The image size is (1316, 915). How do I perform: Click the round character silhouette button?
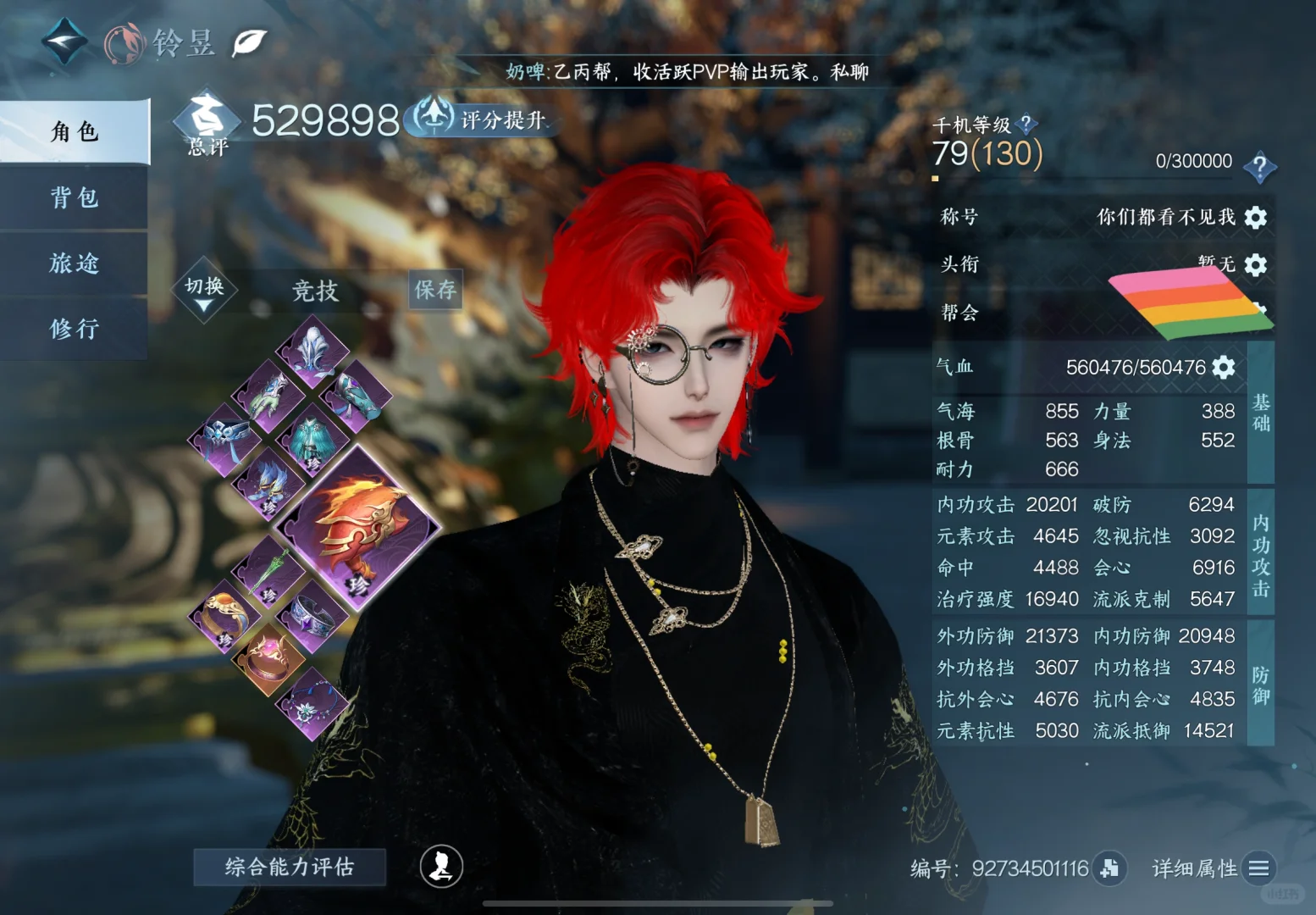pyautogui.click(x=441, y=866)
